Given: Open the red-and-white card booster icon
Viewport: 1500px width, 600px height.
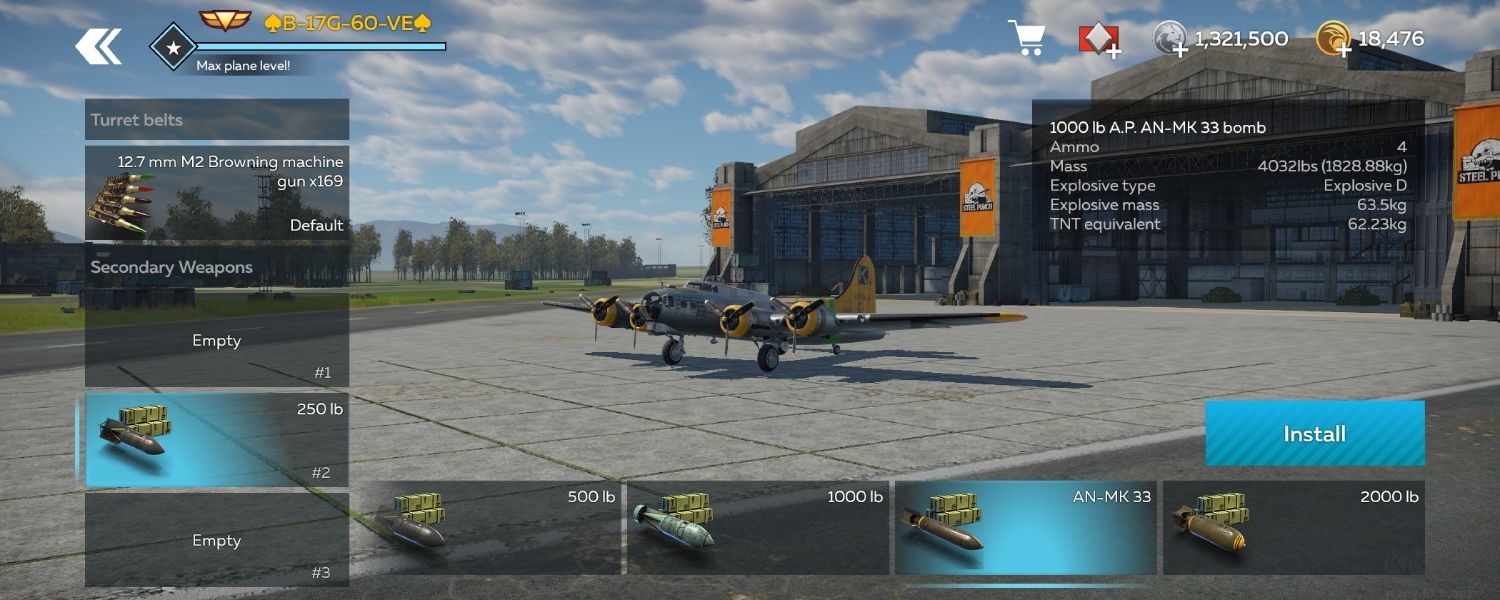Looking at the screenshot, I should click(x=1098, y=40).
